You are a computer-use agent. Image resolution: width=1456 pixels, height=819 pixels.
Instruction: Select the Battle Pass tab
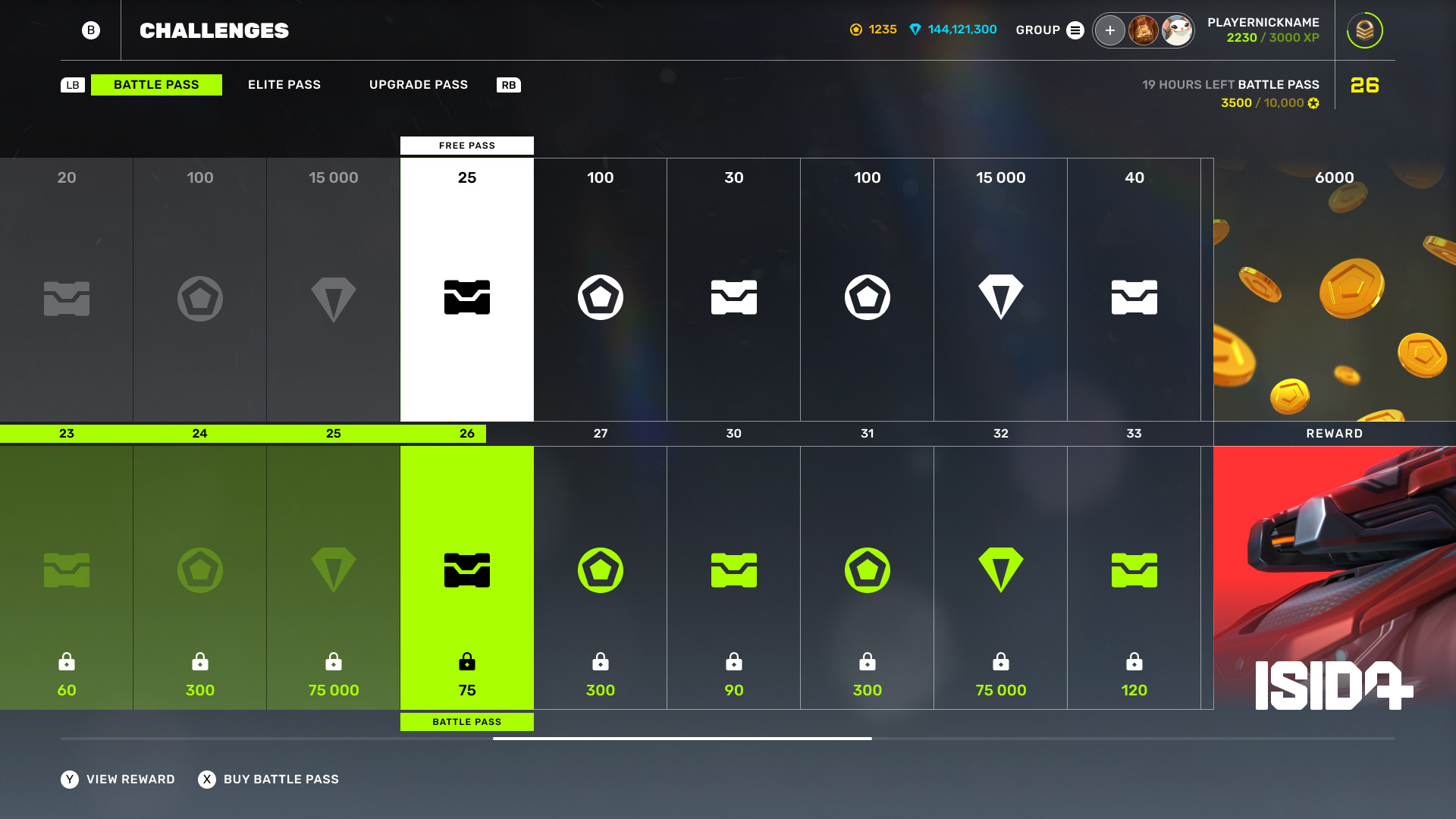click(x=156, y=85)
